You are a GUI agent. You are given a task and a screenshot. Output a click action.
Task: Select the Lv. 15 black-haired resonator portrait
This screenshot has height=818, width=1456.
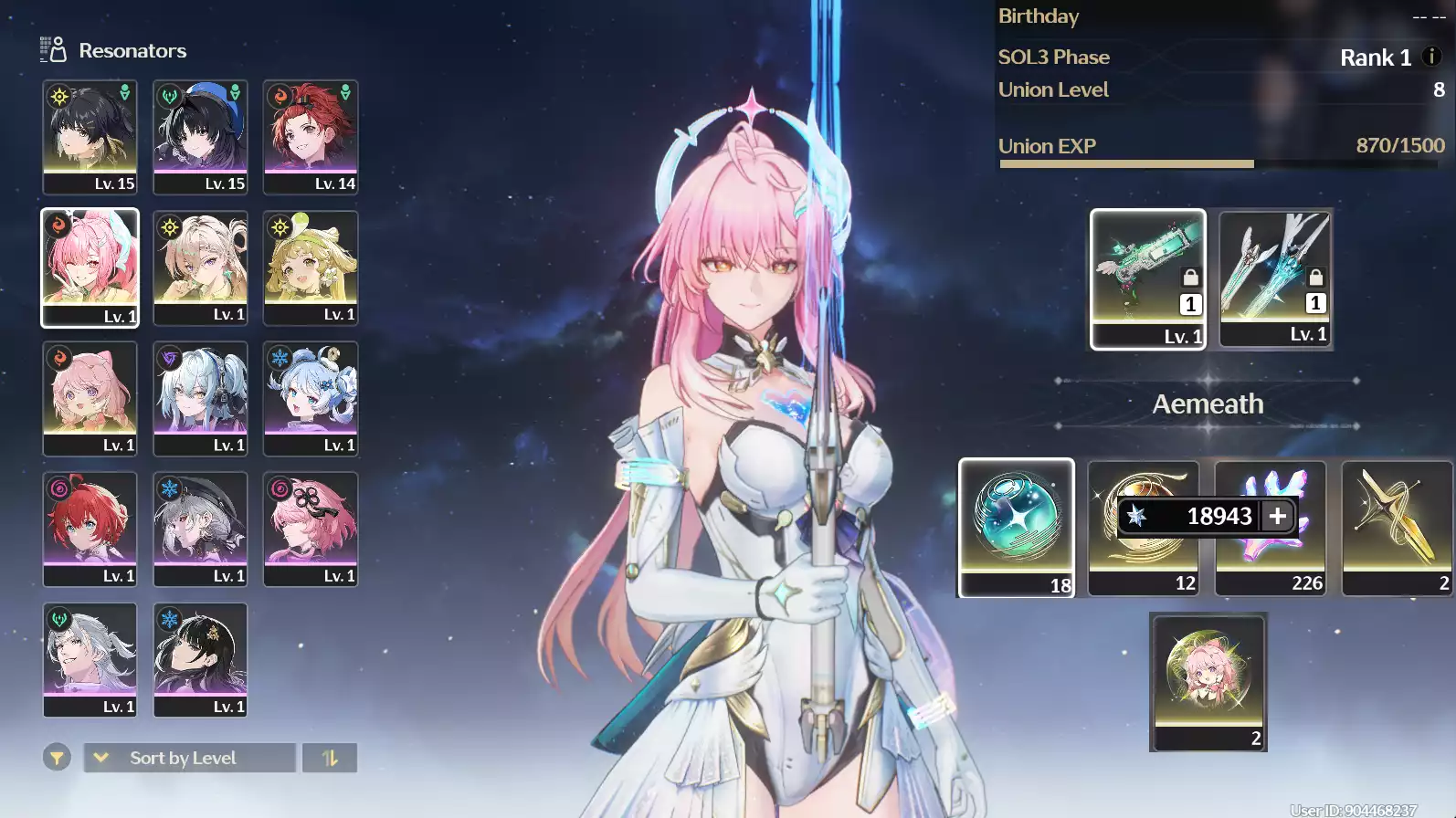click(89, 137)
